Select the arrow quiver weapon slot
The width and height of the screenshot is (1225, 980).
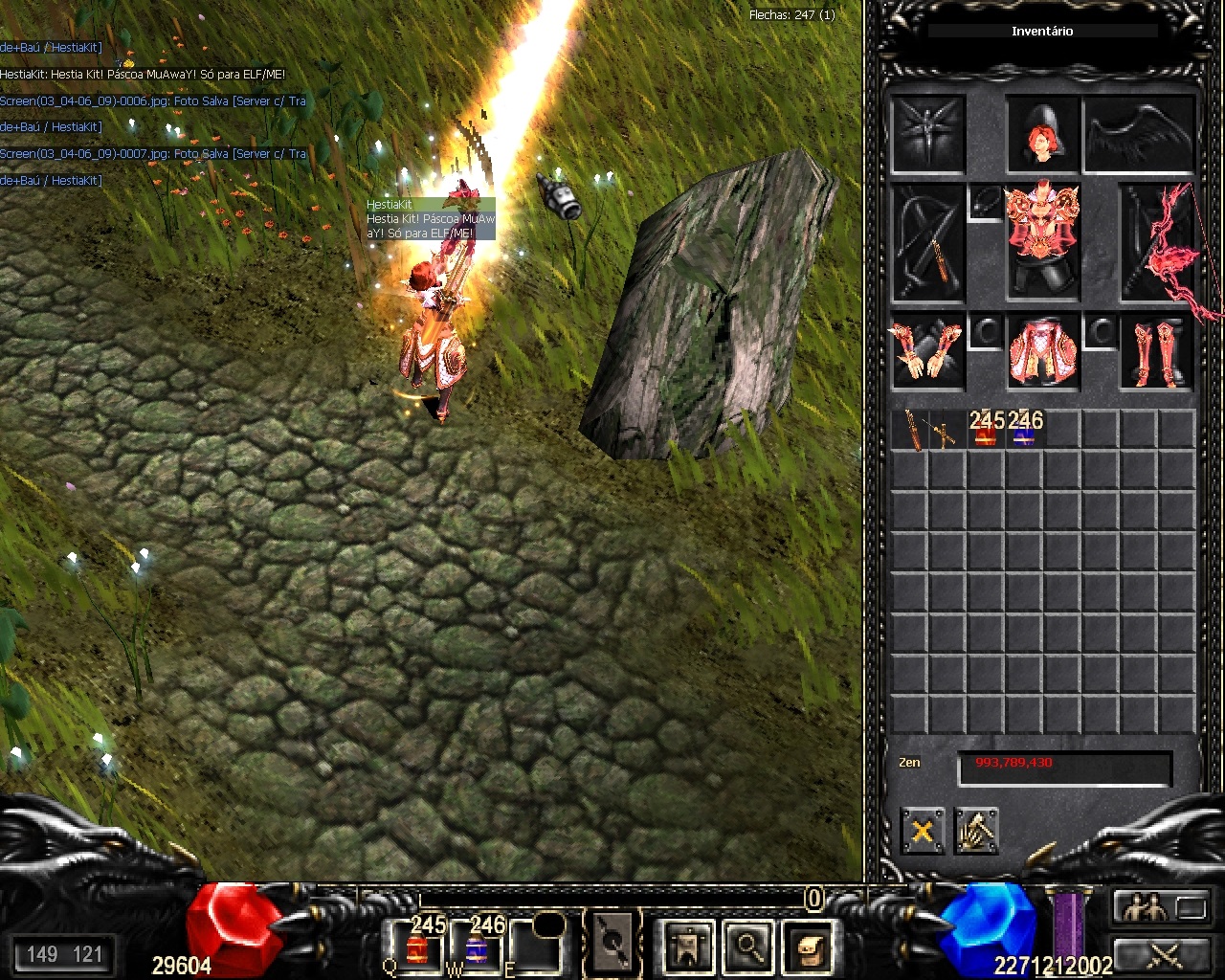(x=926, y=244)
